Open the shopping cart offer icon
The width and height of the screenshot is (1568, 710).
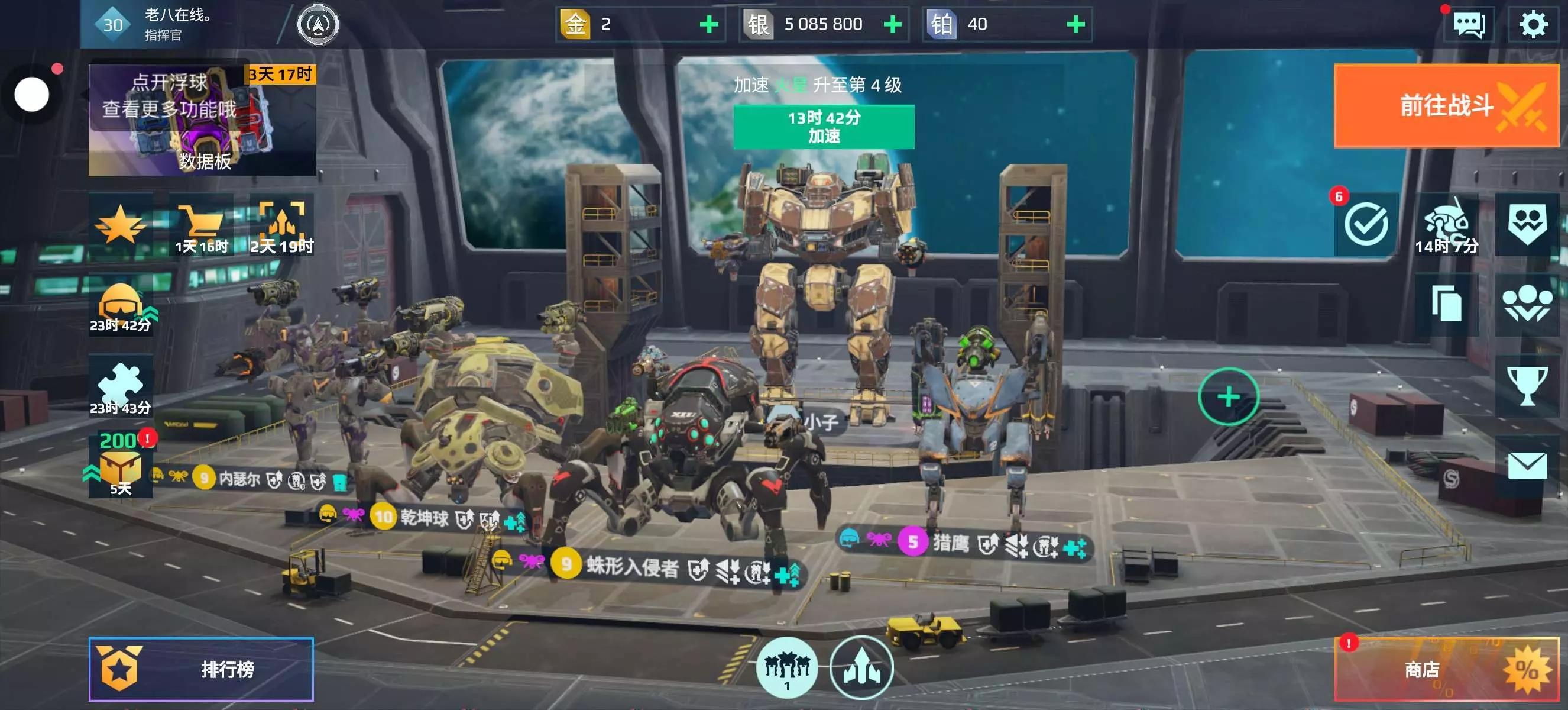click(x=201, y=225)
